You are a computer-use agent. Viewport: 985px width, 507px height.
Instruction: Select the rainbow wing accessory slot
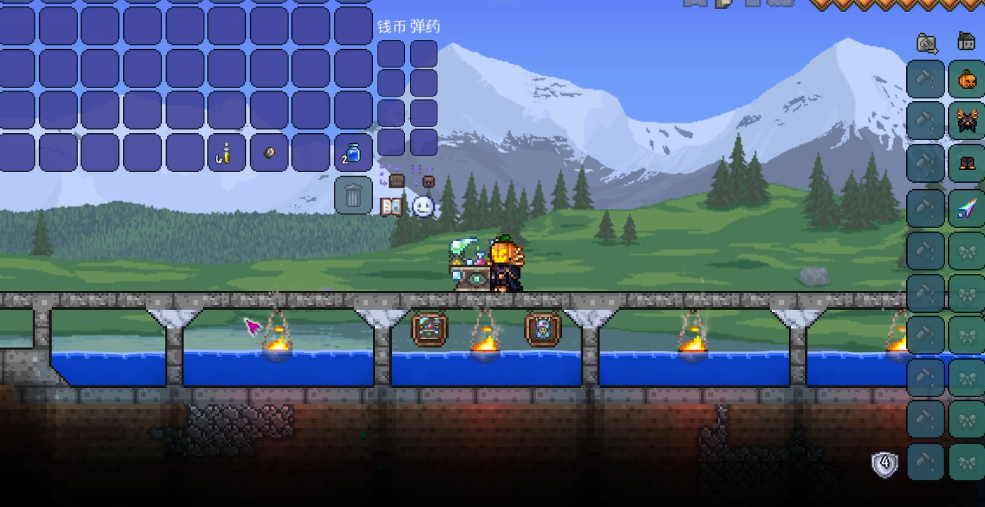point(967,208)
